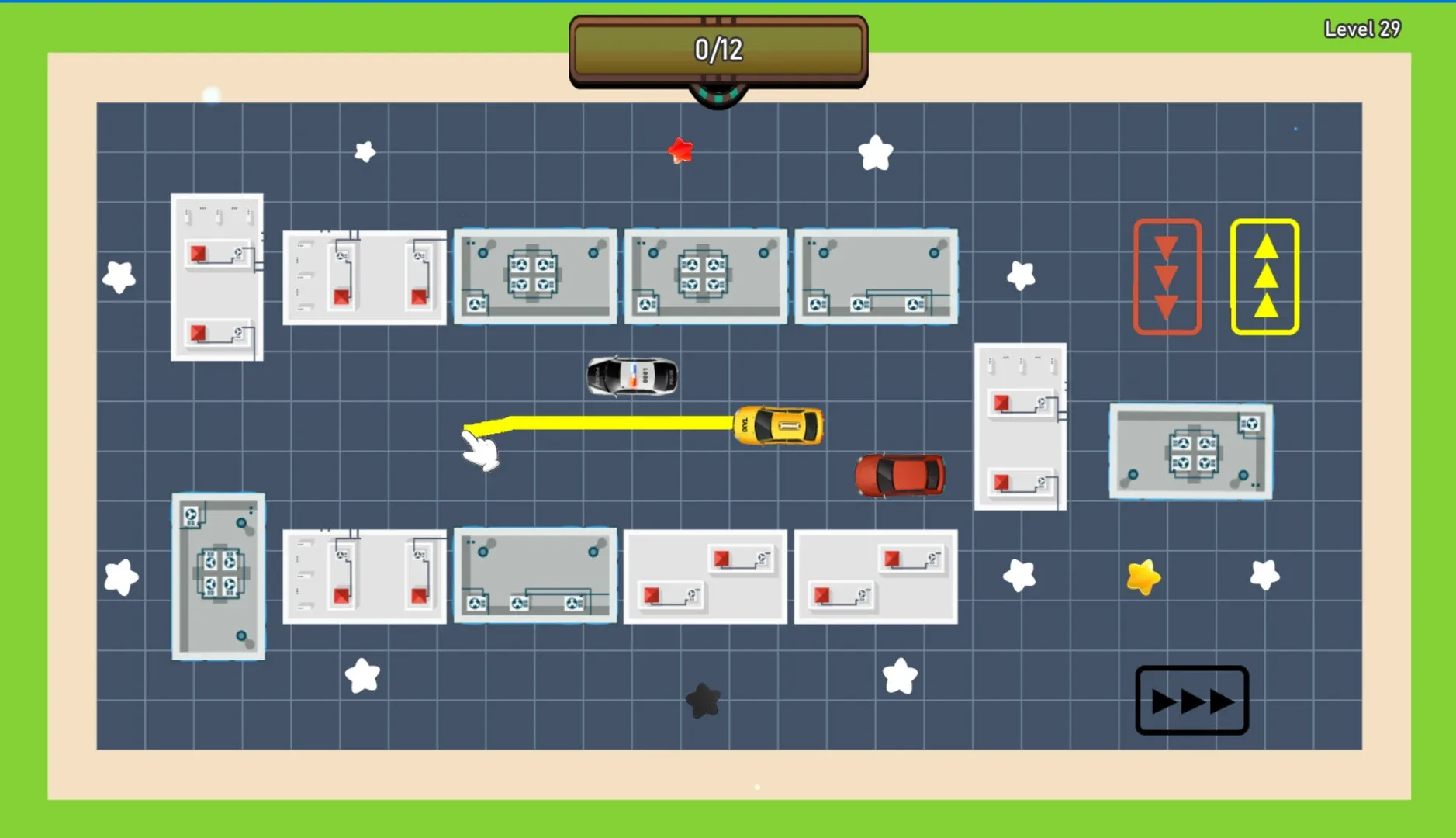Click the red star near the top
Viewport: 1456px width, 838px height.
(x=680, y=150)
